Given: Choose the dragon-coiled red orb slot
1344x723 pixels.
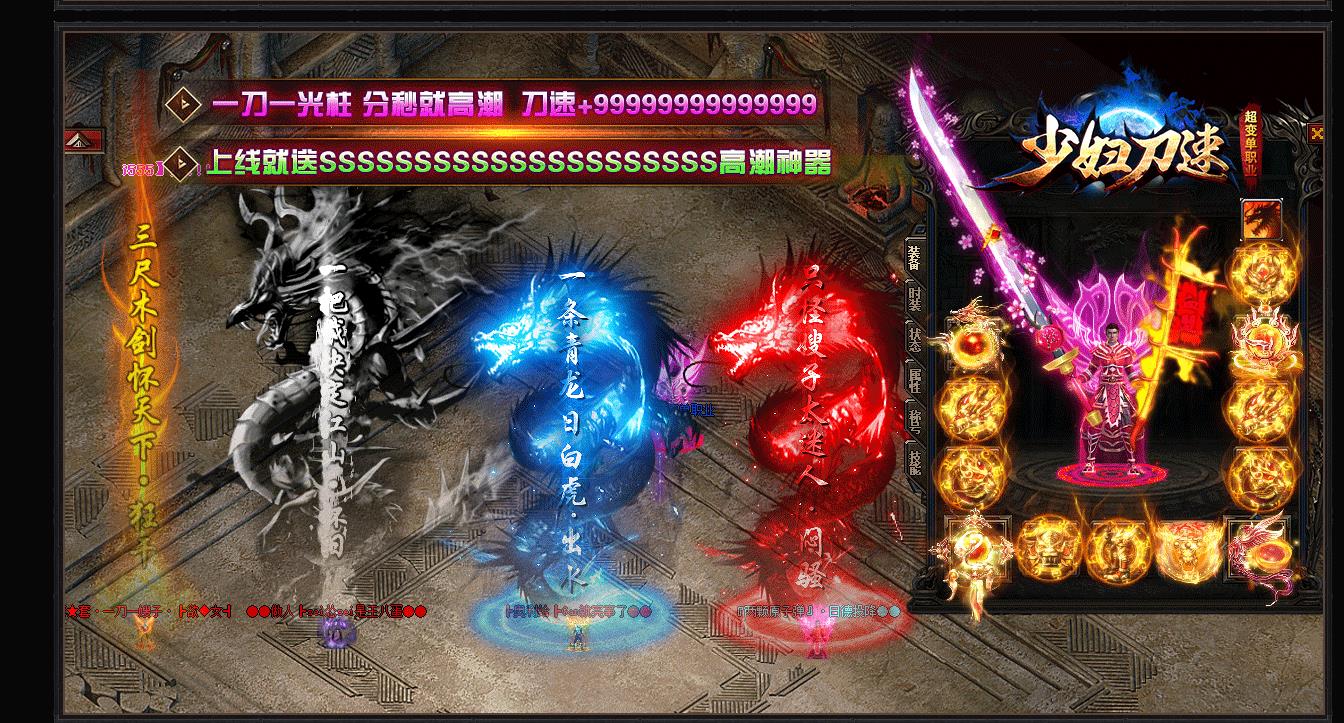Looking at the screenshot, I should point(971,340).
